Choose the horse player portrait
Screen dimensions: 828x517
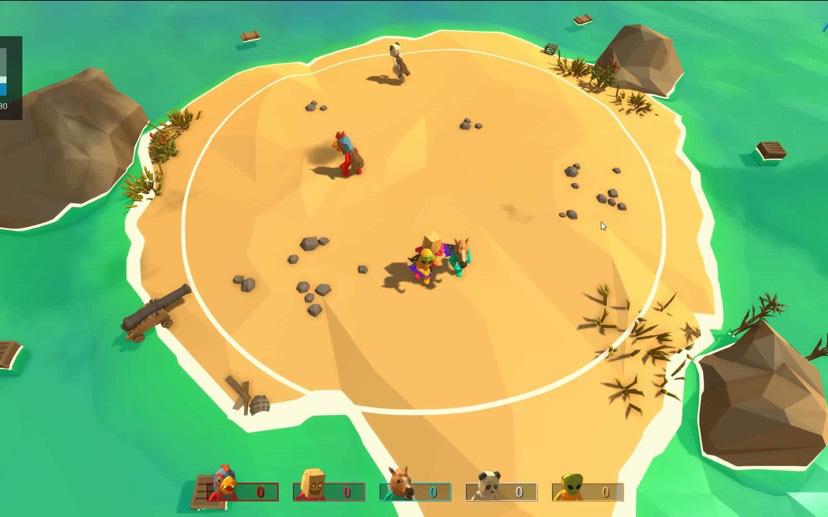[400, 486]
